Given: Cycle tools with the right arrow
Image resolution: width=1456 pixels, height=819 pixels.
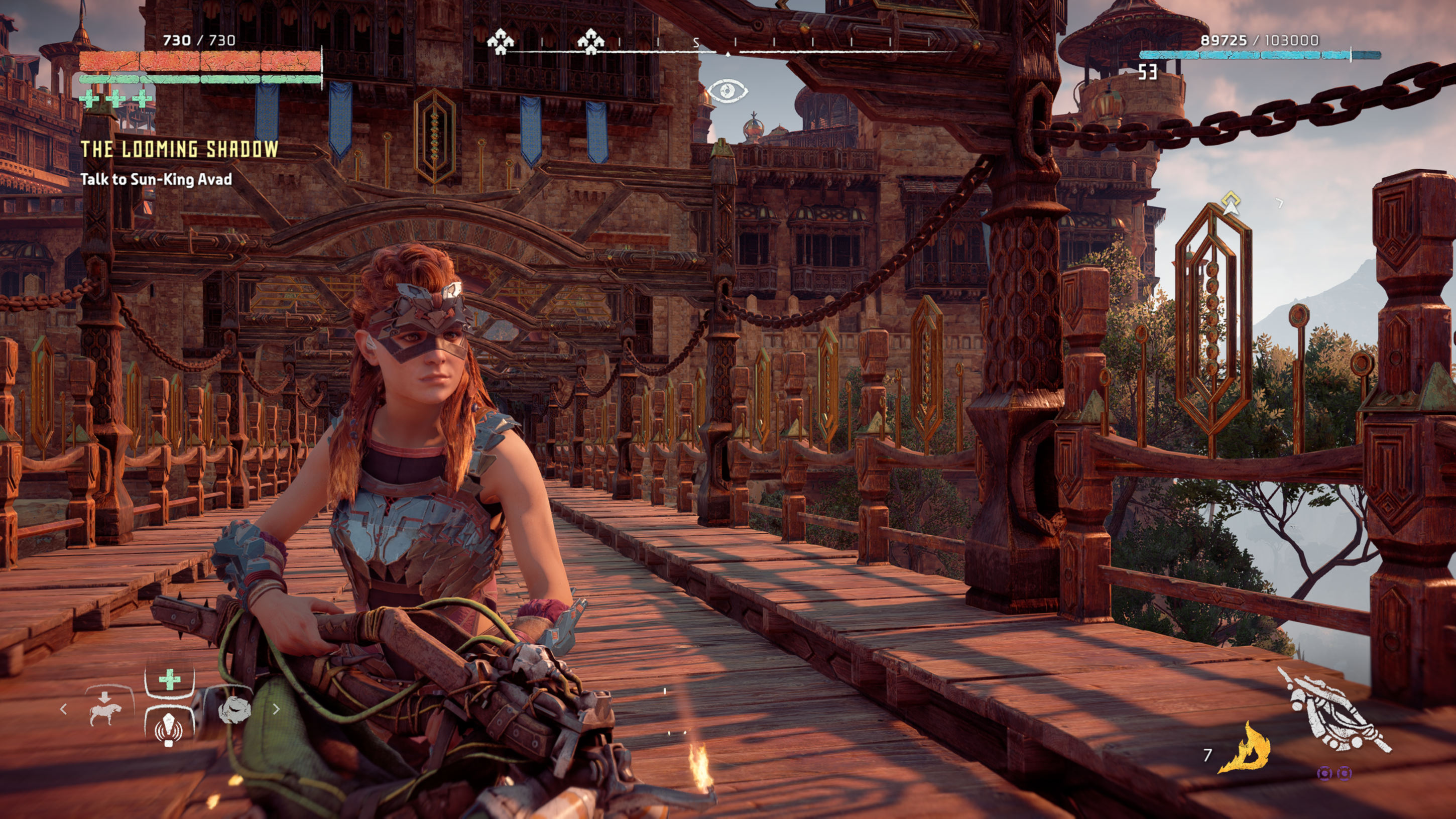Looking at the screenshot, I should (276, 709).
